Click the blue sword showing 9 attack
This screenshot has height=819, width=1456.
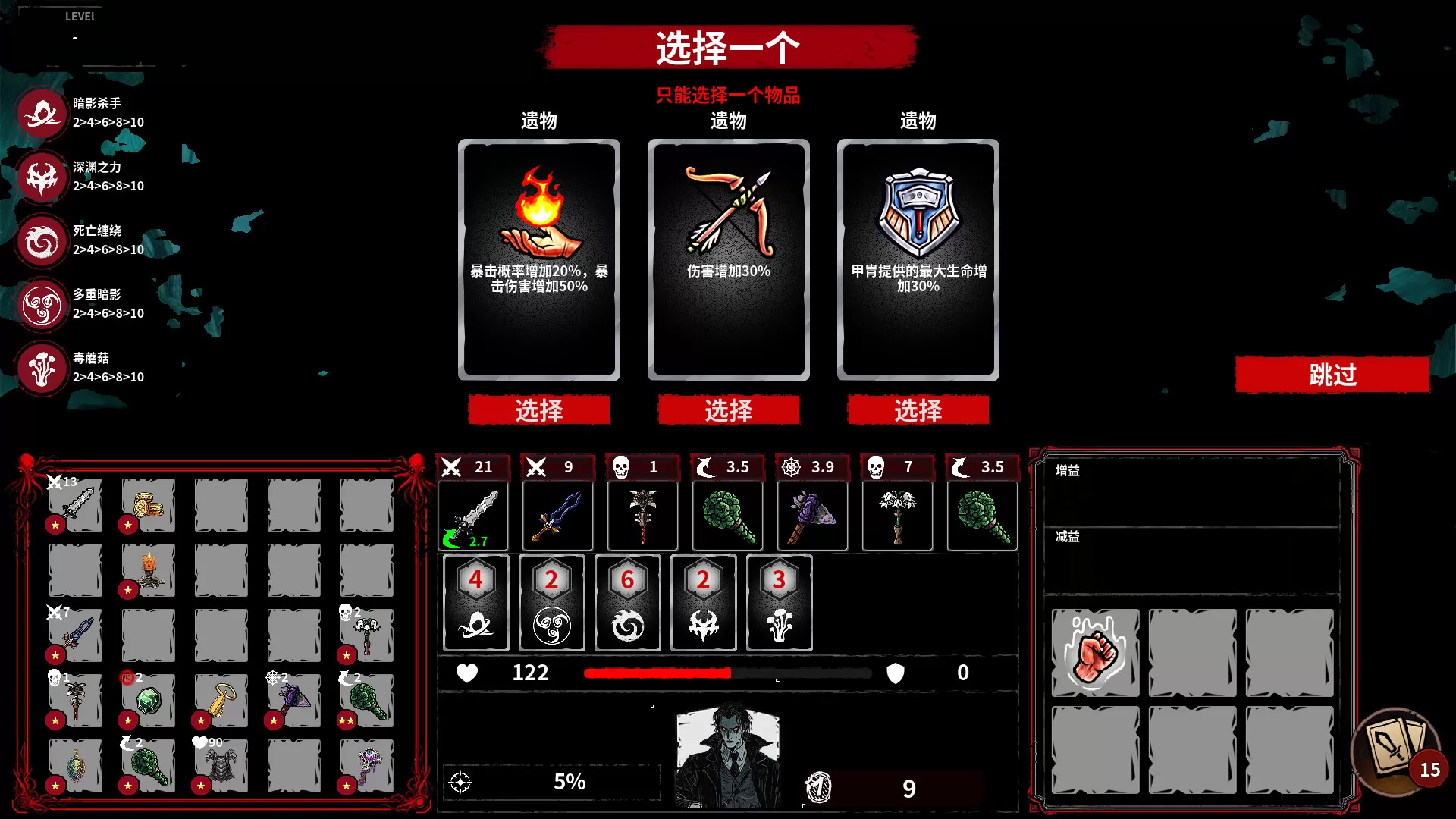coord(557,514)
